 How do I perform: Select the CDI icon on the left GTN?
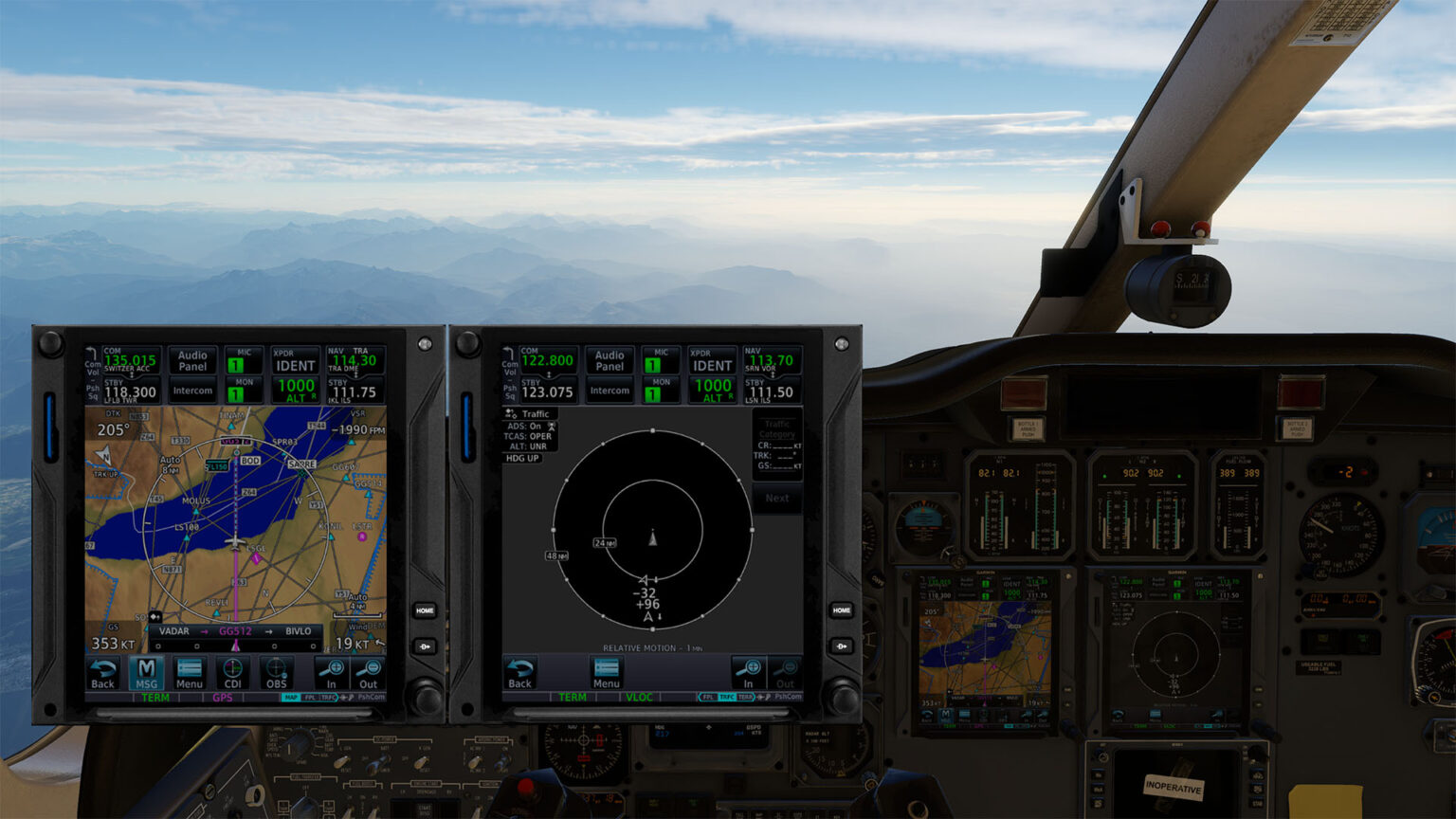(x=232, y=673)
